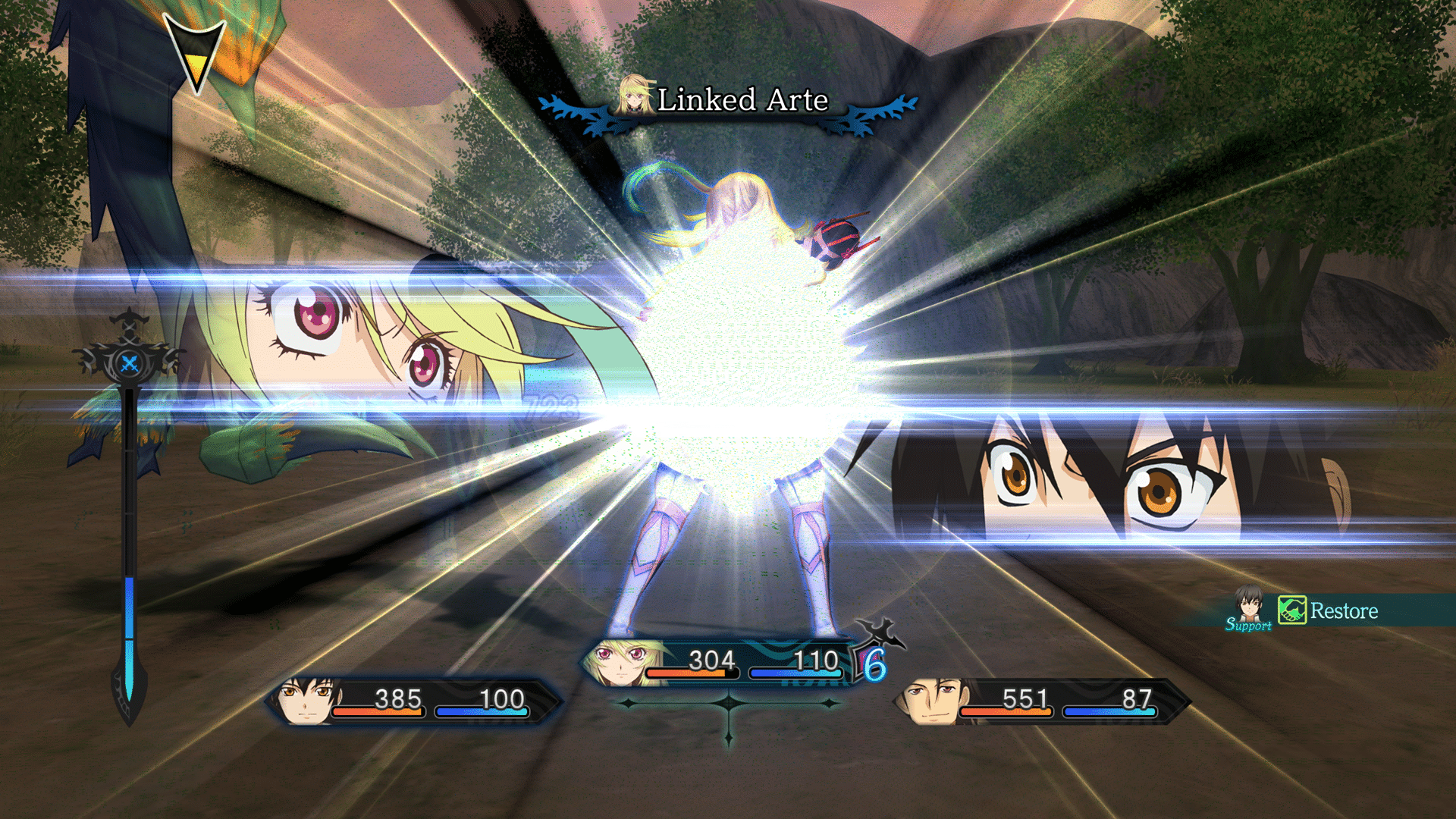Click the Linked Arte banner portrait
The height and width of the screenshot is (819, 1456).
pos(634,96)
